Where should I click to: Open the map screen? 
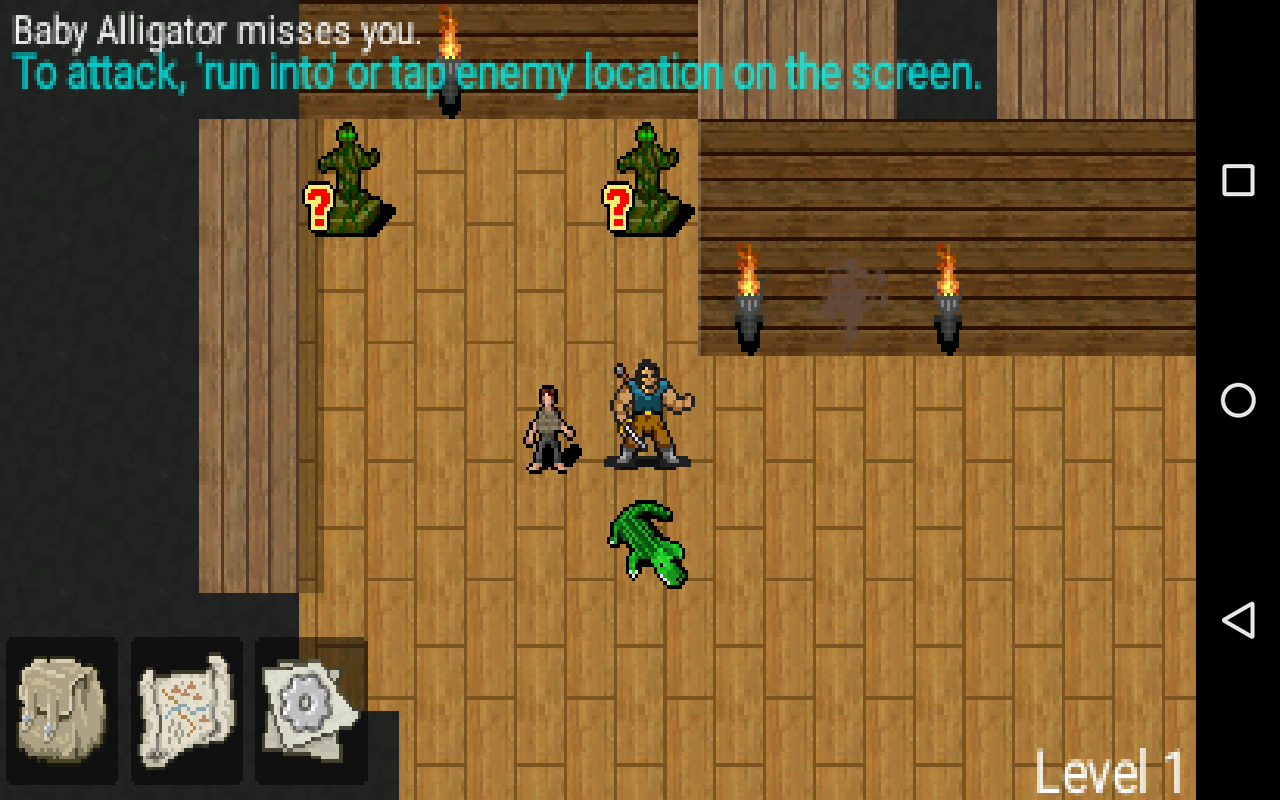pos(186,710)
